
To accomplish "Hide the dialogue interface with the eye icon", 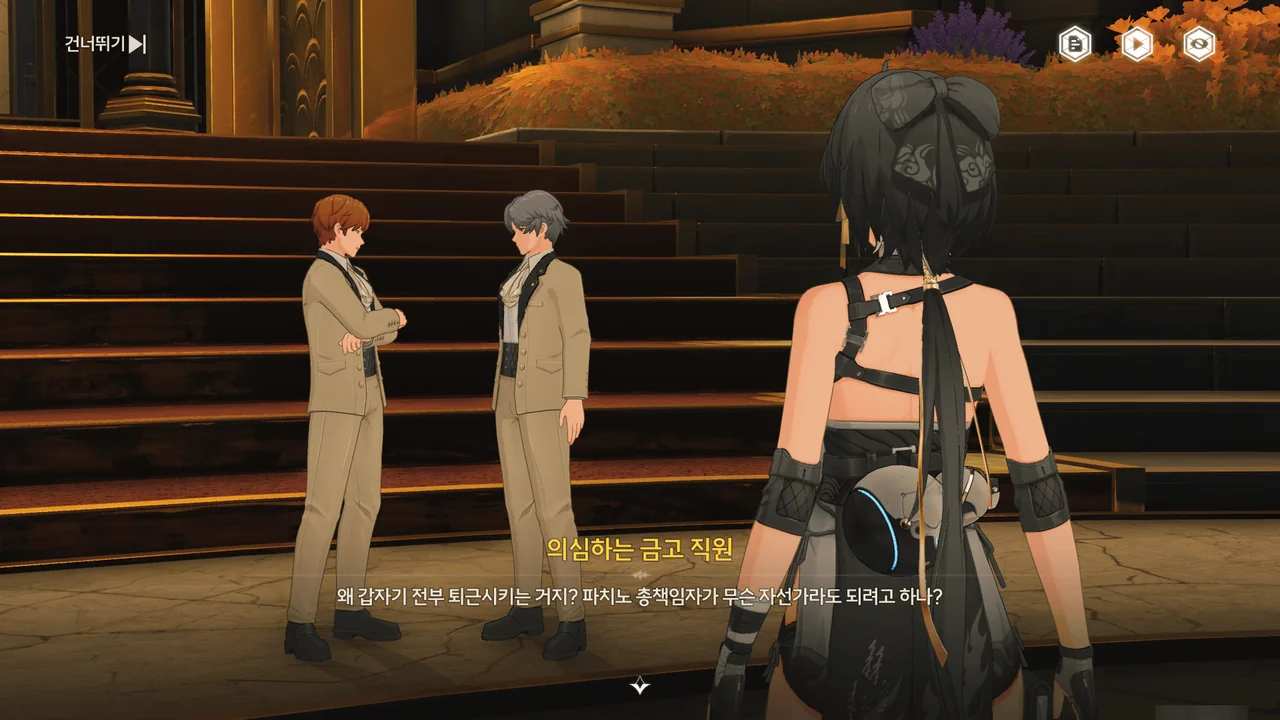I will [x=1199, y=44].
